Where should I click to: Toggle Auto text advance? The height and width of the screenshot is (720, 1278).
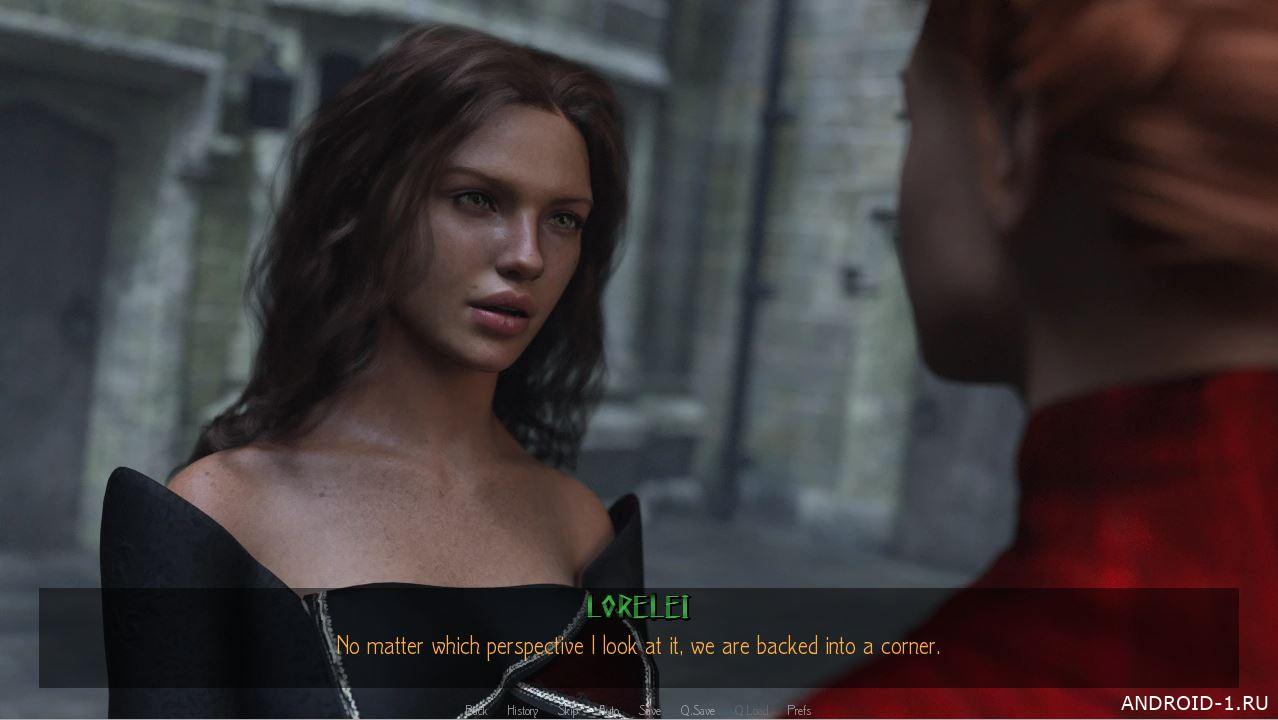pos(609,711)
